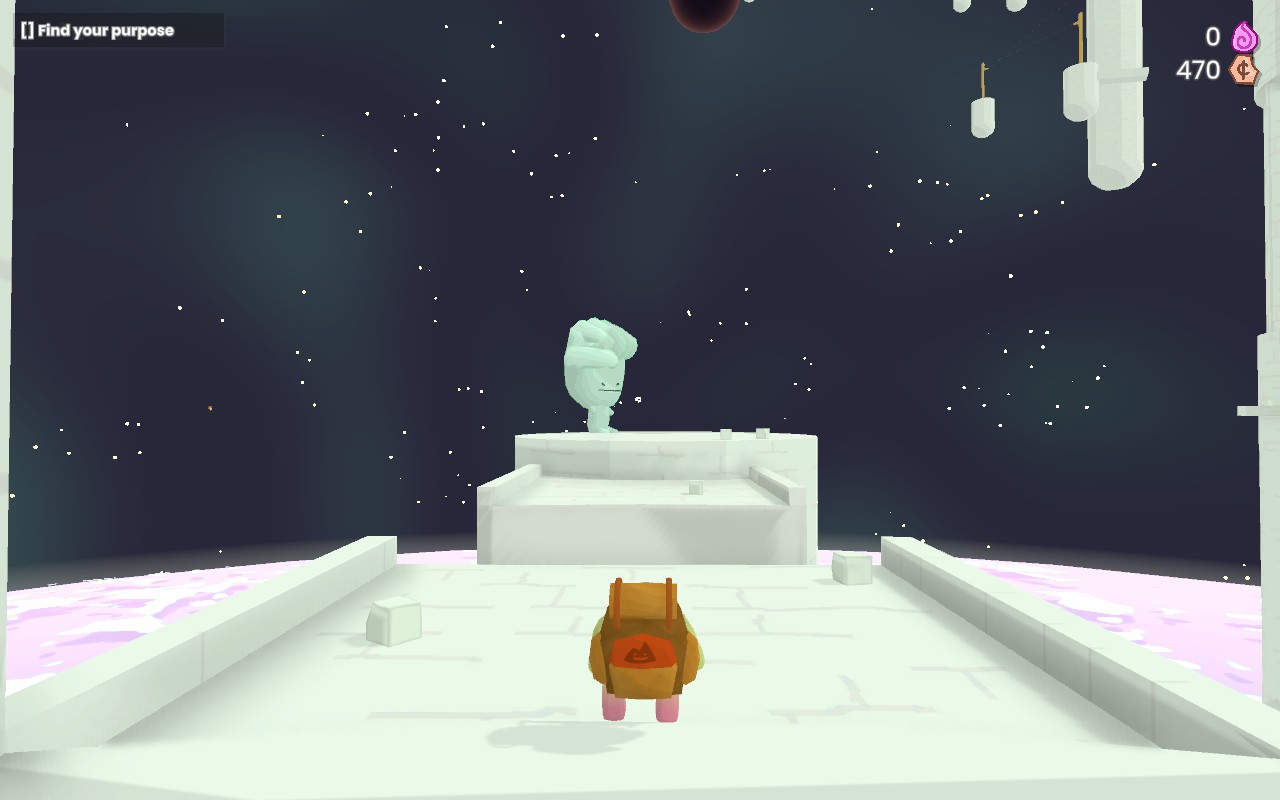This screenshot has width=1280, height=800.
Task: Click the pink flame currency icon
Action: click(1244, 37)
